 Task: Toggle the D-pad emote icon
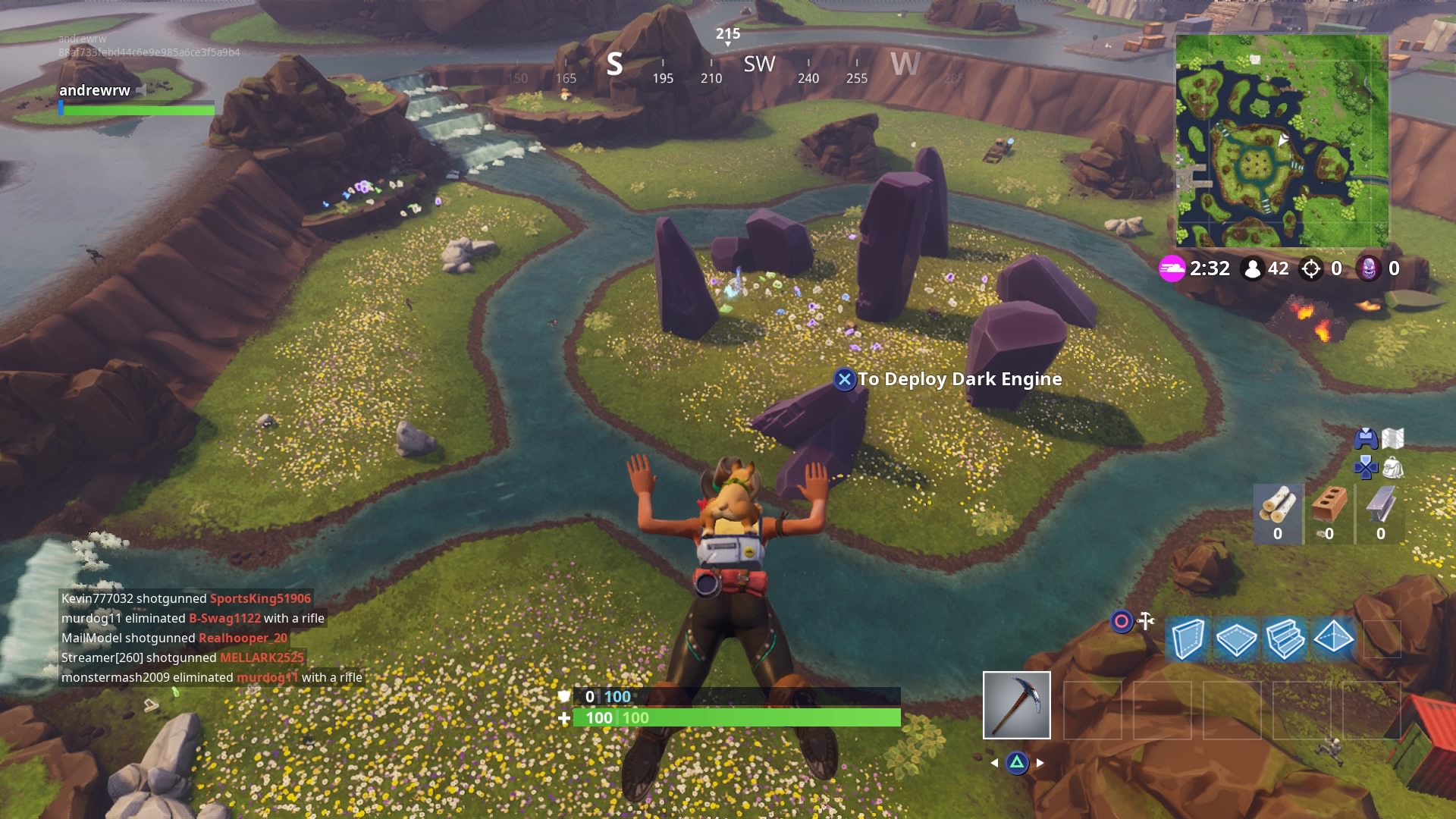point(1365,469)
